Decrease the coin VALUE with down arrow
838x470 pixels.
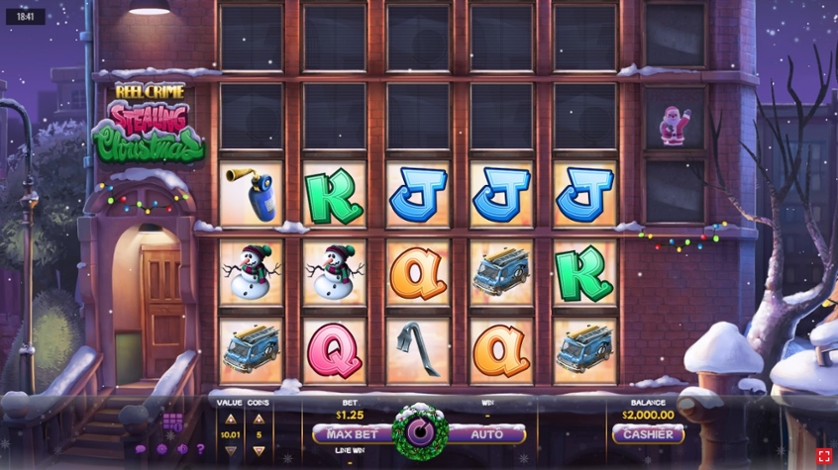pos(230,450)
